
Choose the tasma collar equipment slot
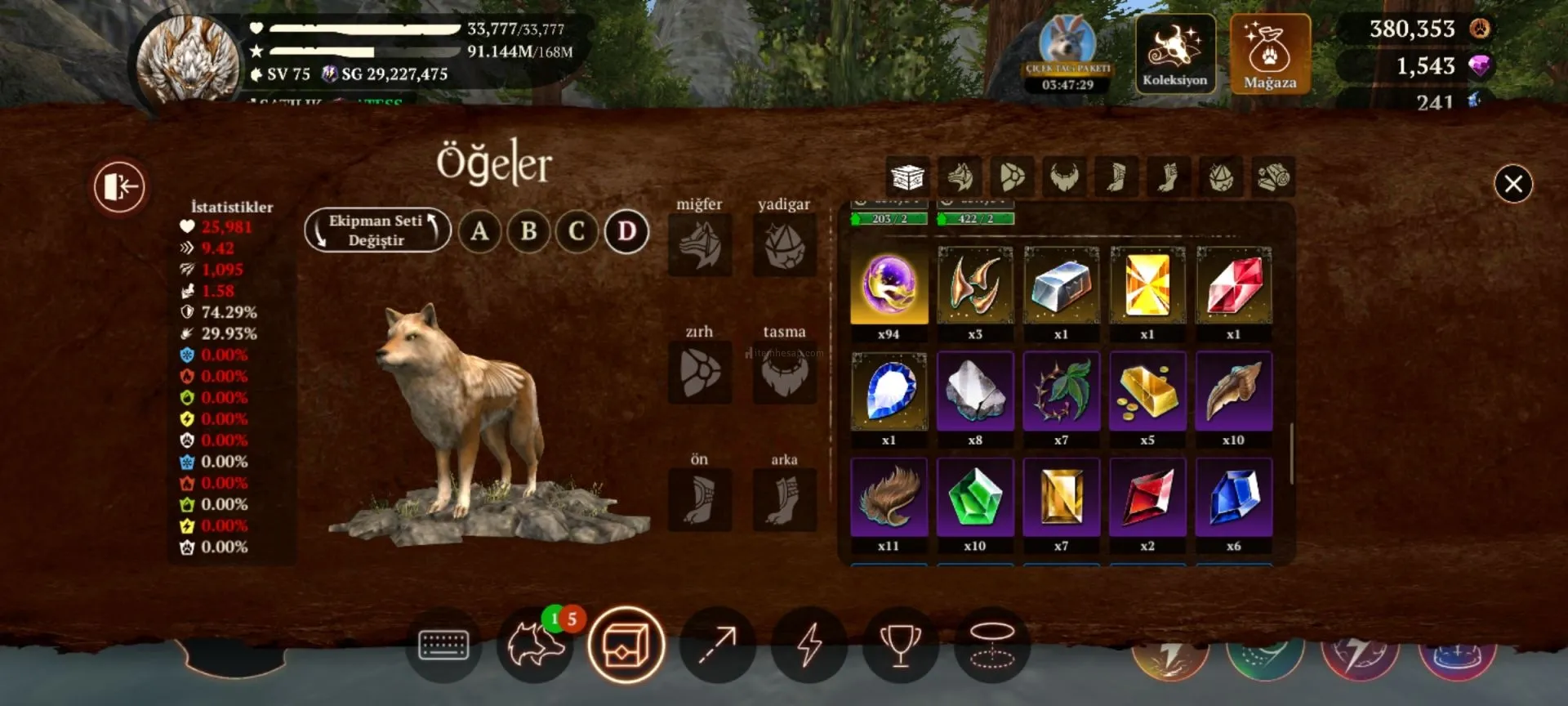[x=784, y=373]
